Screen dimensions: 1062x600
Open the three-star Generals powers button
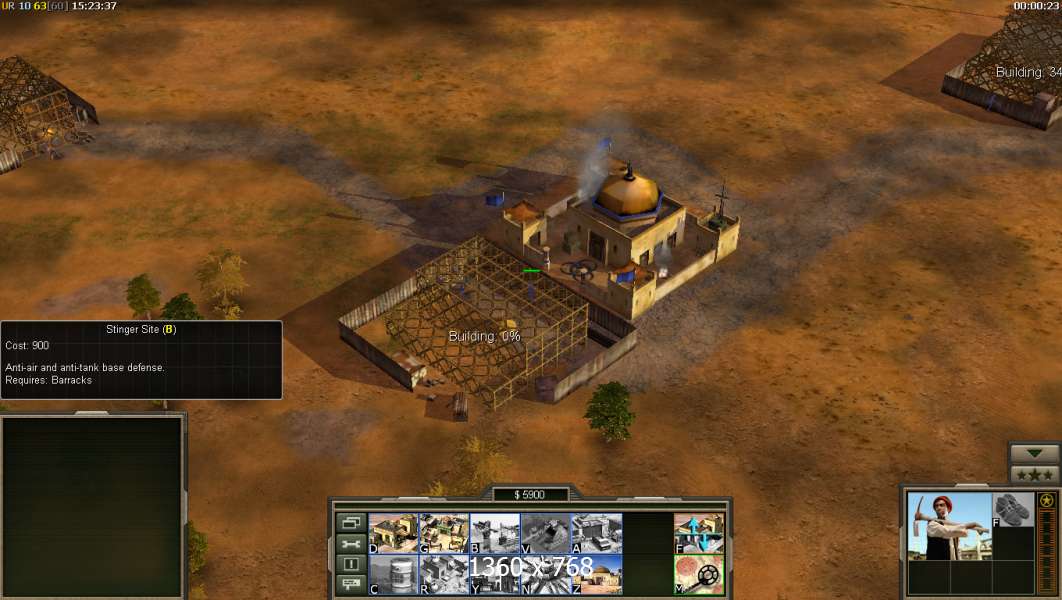(x=1034, y=474)
